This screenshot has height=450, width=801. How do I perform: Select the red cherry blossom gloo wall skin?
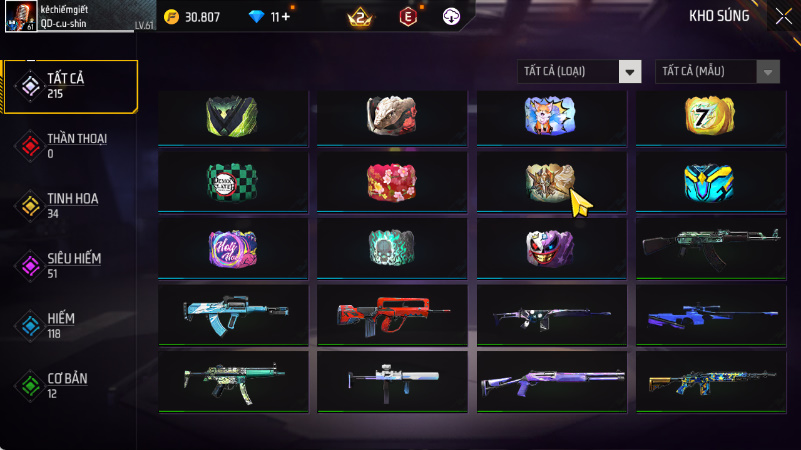[391, 178]
